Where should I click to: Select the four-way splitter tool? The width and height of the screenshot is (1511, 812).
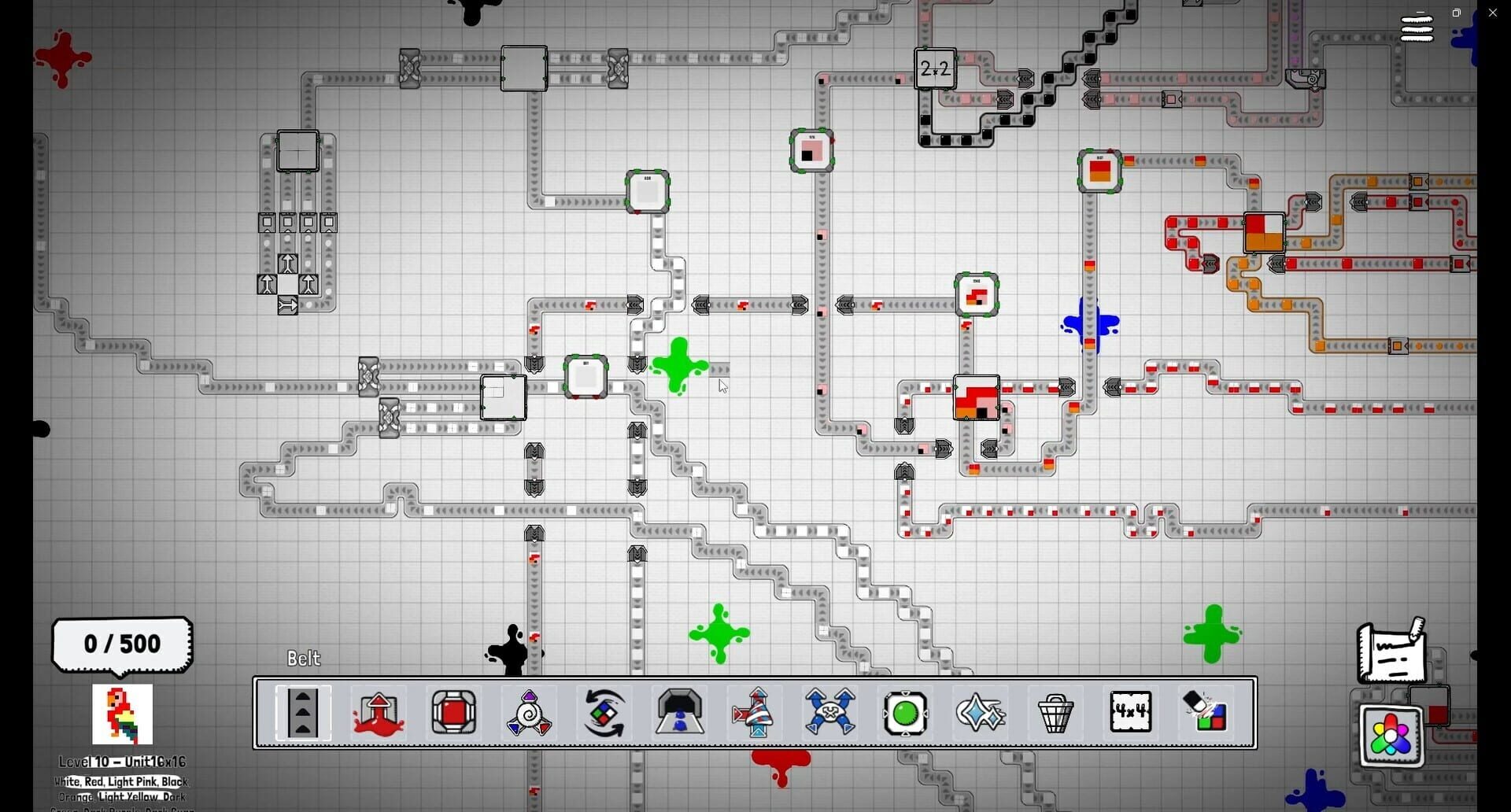pos(831,712)
